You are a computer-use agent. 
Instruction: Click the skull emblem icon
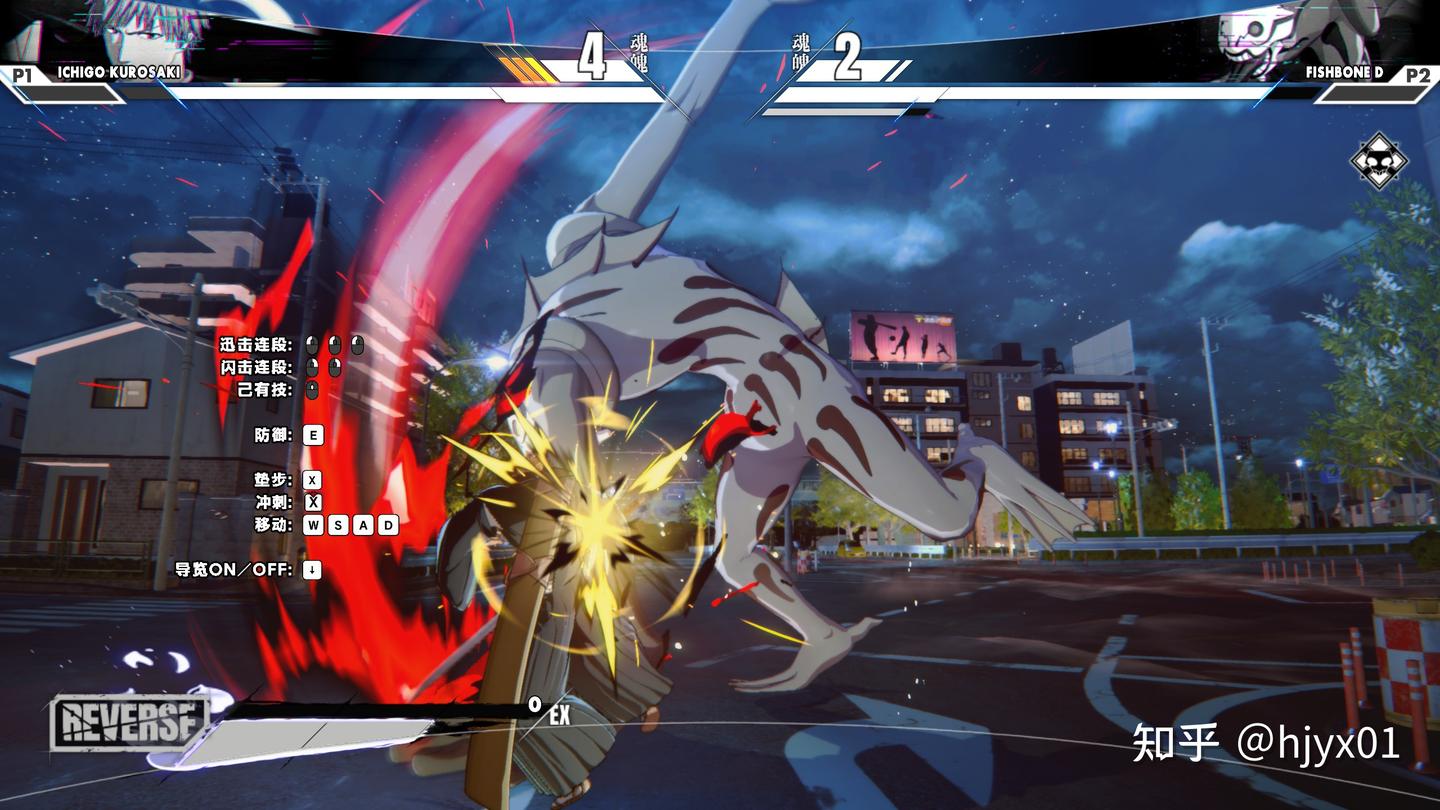pos(1379,161)
